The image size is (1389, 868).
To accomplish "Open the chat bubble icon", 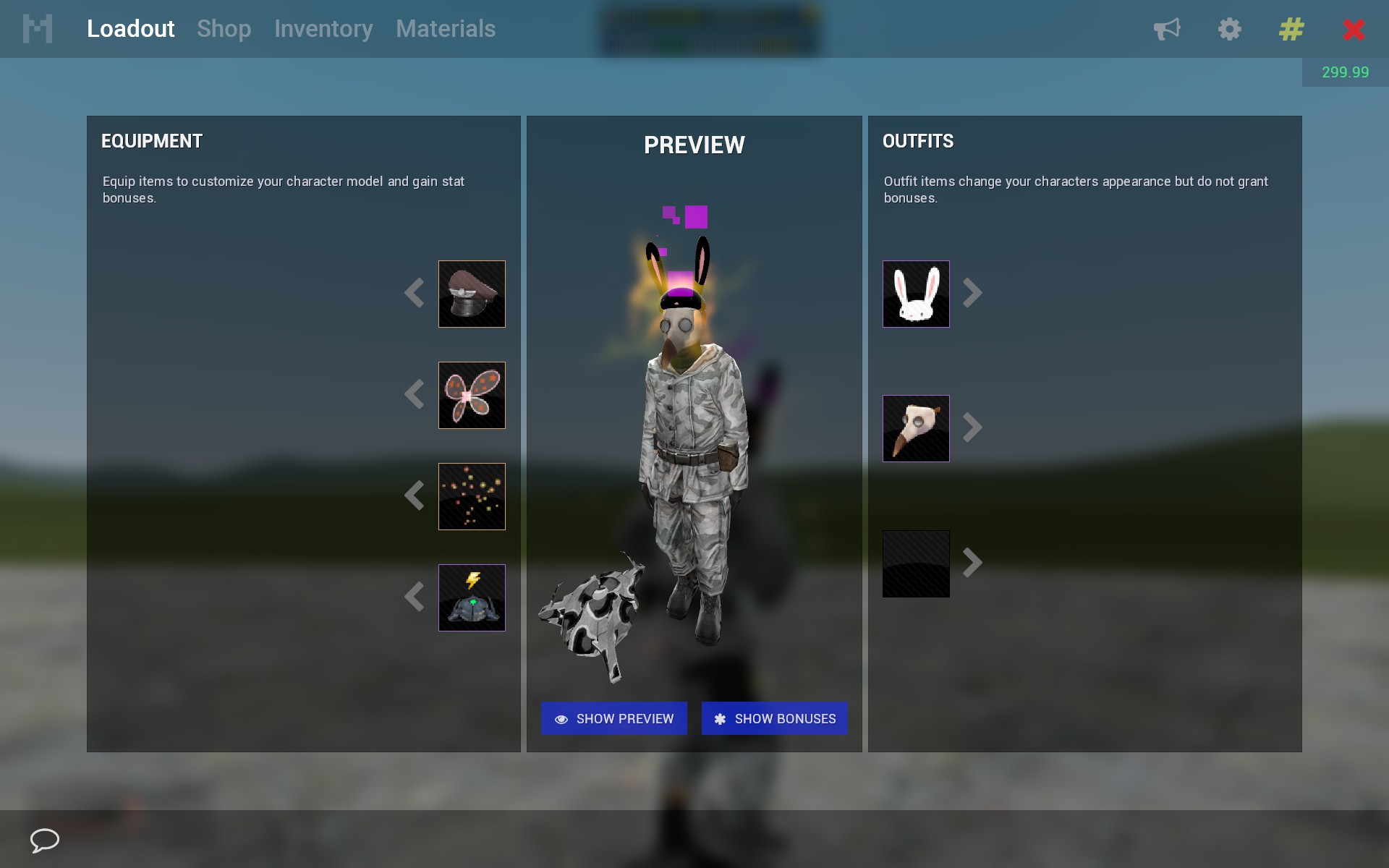I will [43, 841].
